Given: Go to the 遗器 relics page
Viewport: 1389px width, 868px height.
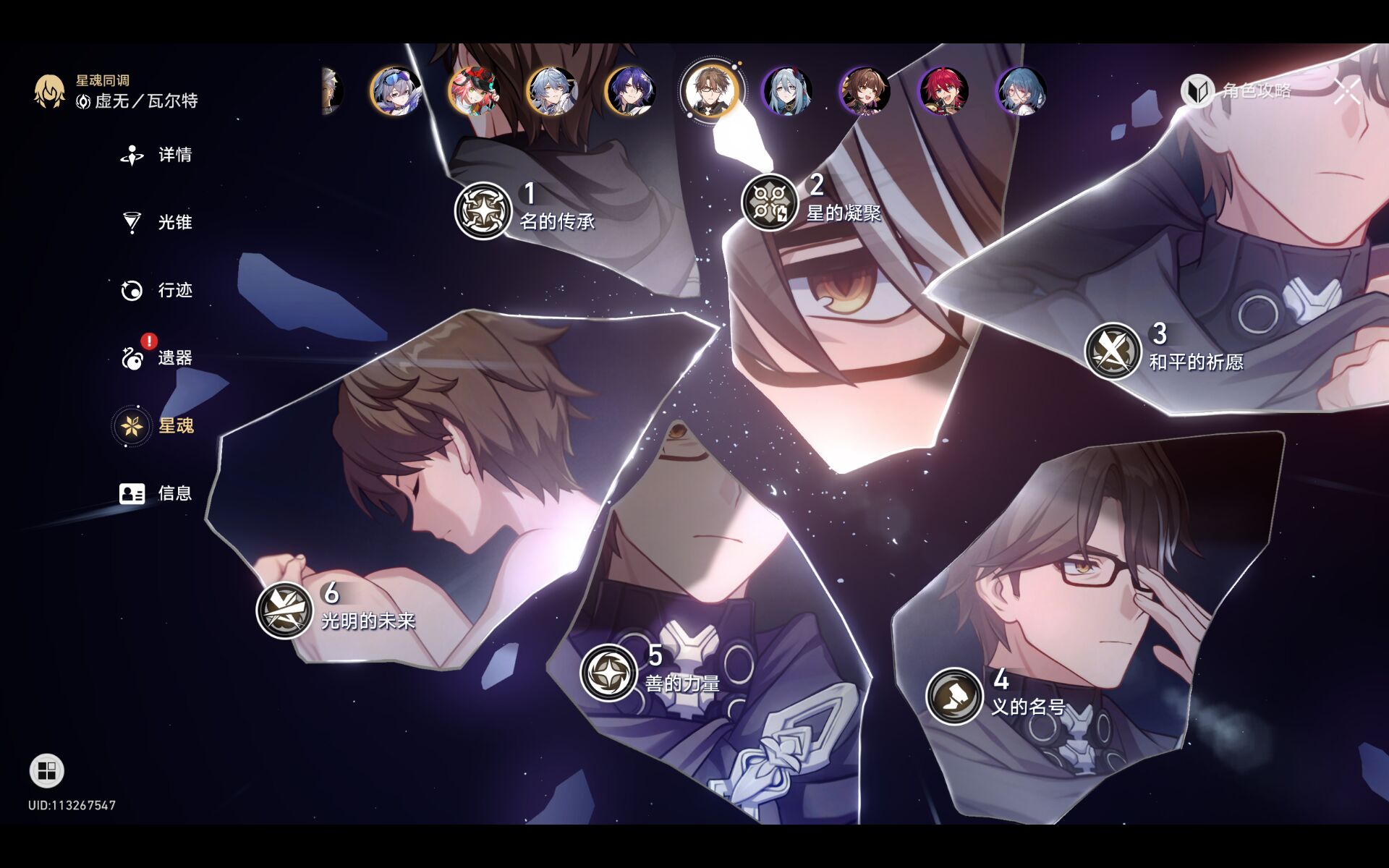Looking at the screenshot, I should pyautogui.click(x=157, y=357).
